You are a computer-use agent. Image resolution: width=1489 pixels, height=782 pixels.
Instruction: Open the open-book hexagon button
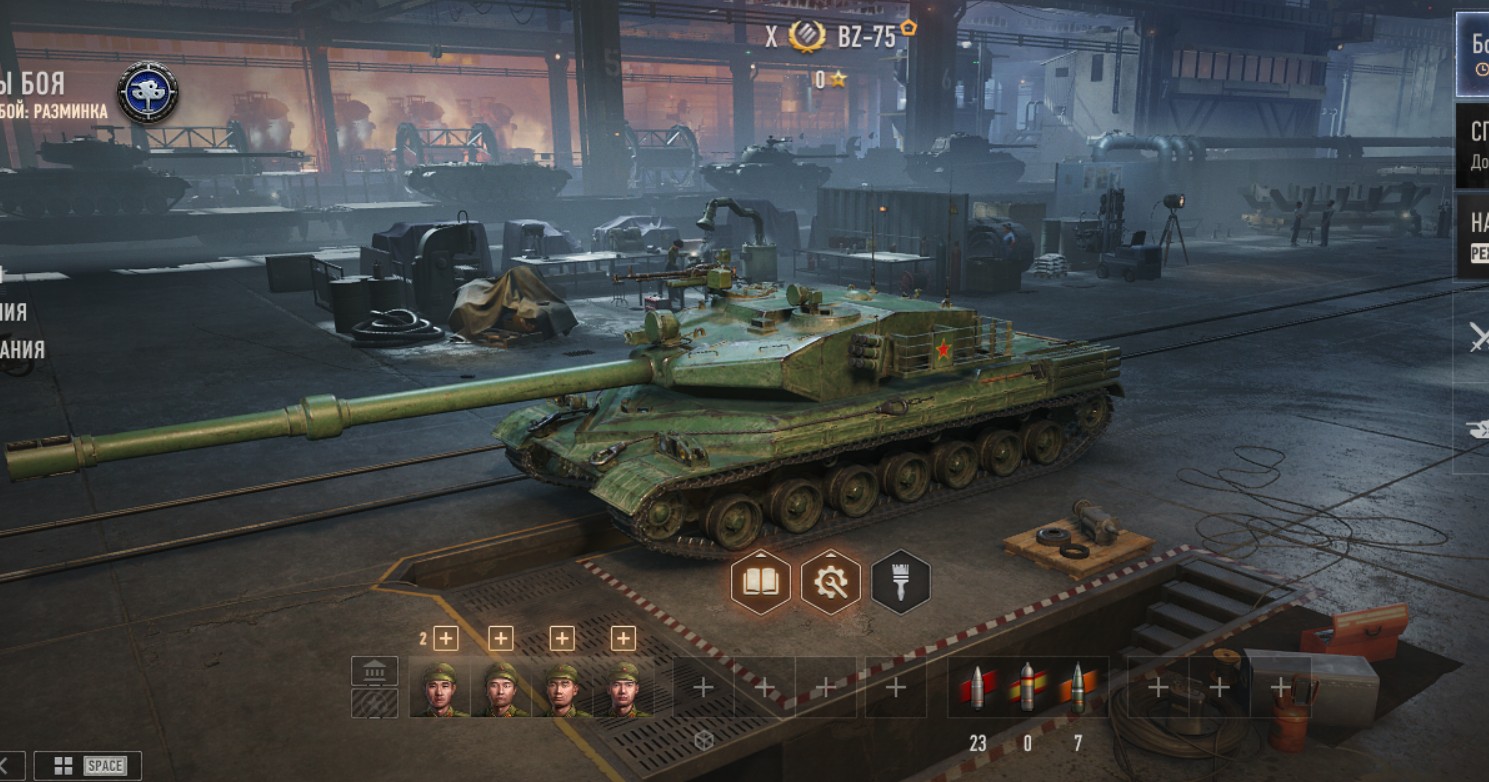click(761, 582)
